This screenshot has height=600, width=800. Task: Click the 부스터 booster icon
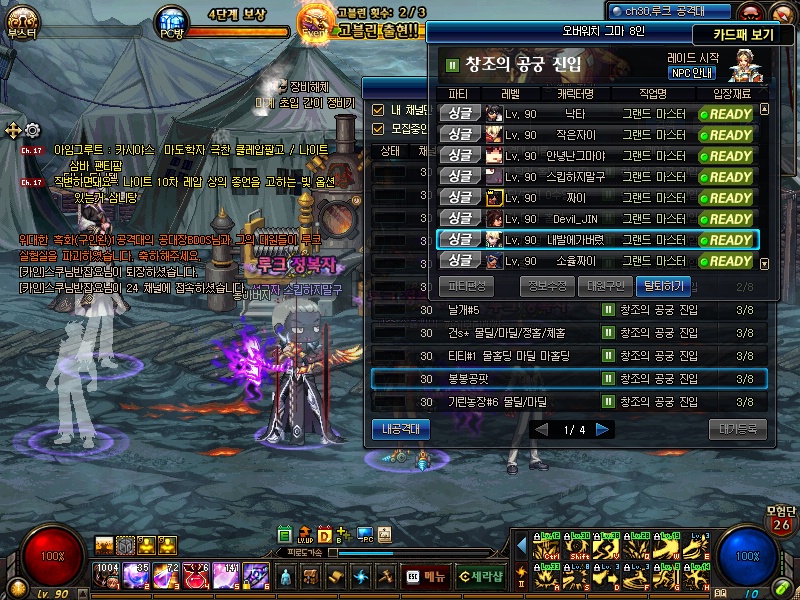[x=21, y=22]
